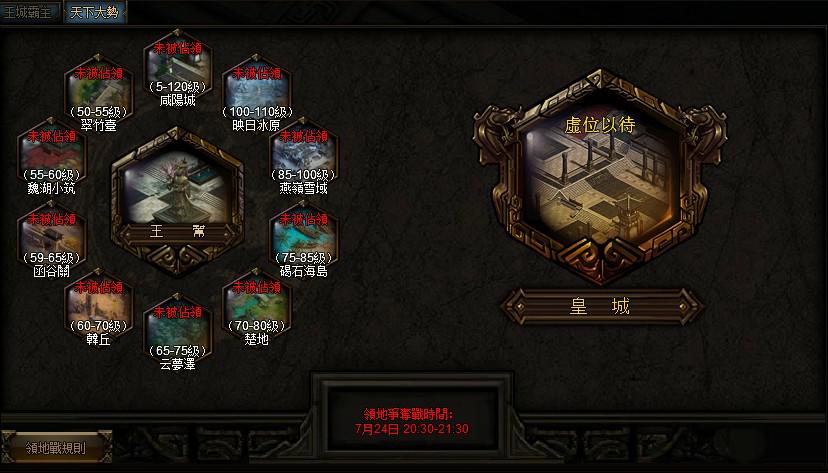828x473 pixels.
Task: Select the 云夢澤 territory tile
Action: (x=177, y=332)
